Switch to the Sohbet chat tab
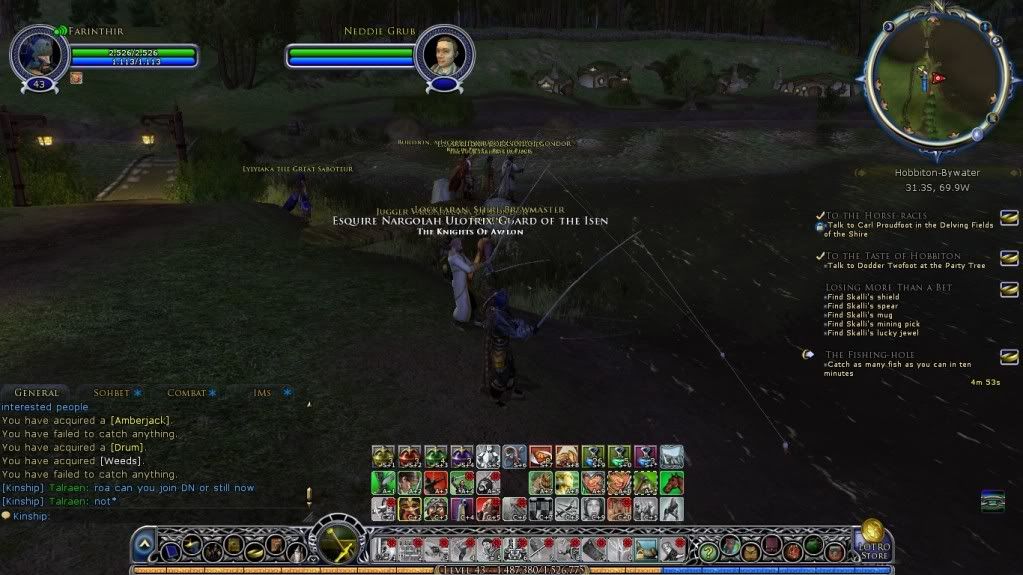The image size is (1023, 575). (111, 393)
